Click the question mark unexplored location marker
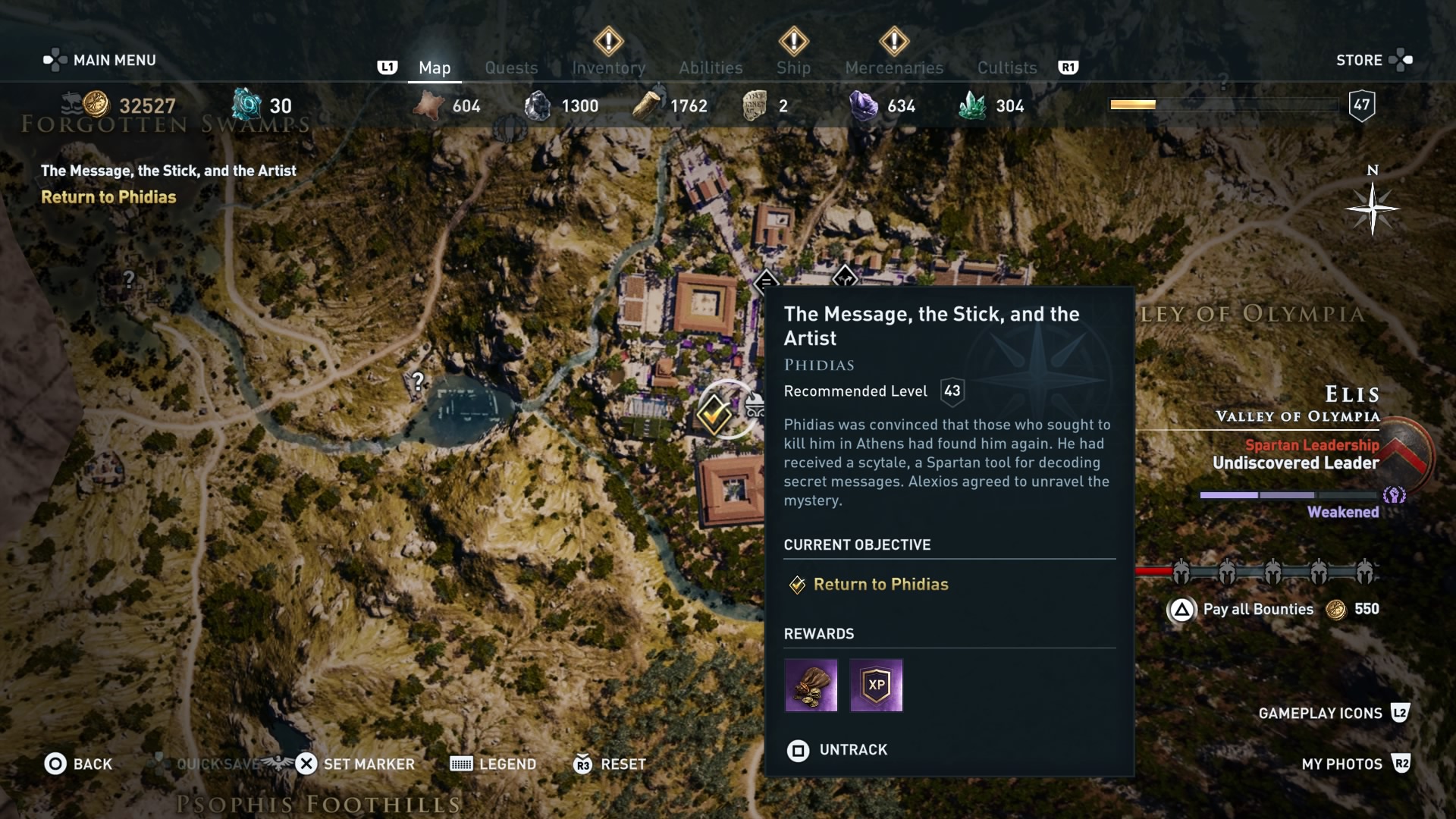This screenshot has height=819, width=1456. [418, 382]
